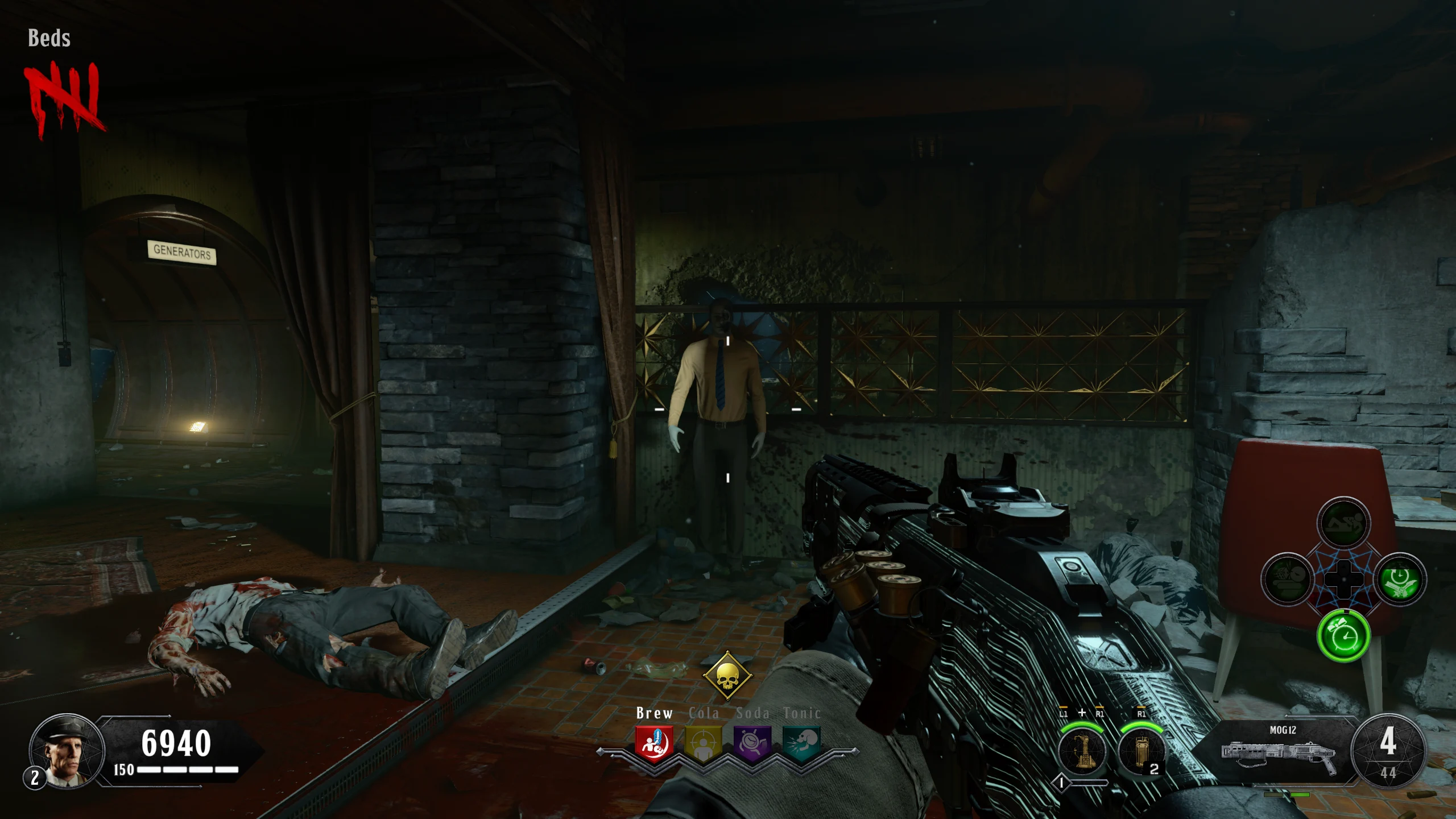Click the gold skull diamond emblem
Screen dimensions: 1456x819
(x=727, y=676)
